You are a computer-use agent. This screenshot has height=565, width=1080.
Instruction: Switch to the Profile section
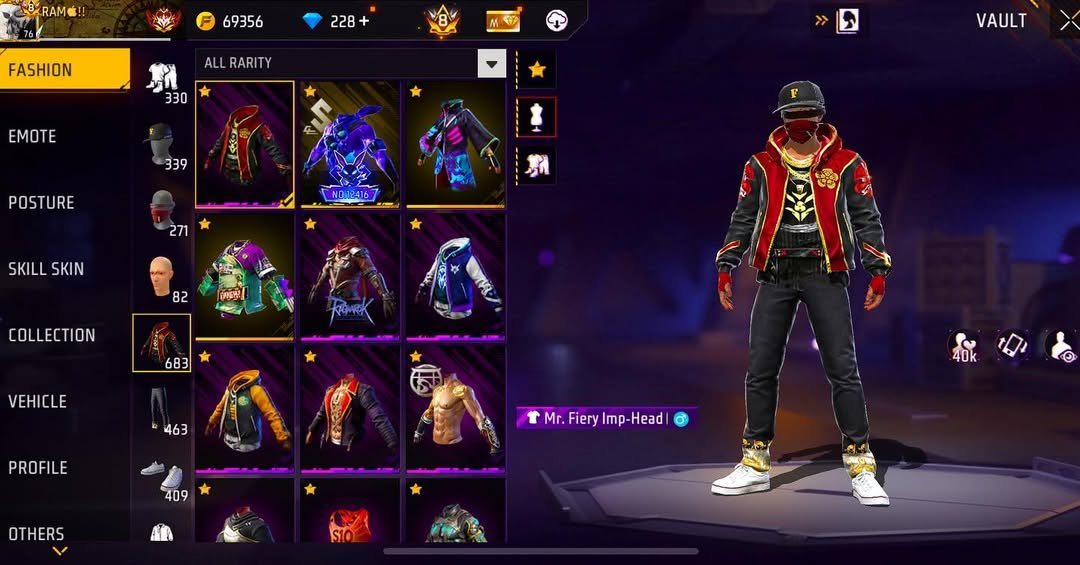click(x=38, y=468)
